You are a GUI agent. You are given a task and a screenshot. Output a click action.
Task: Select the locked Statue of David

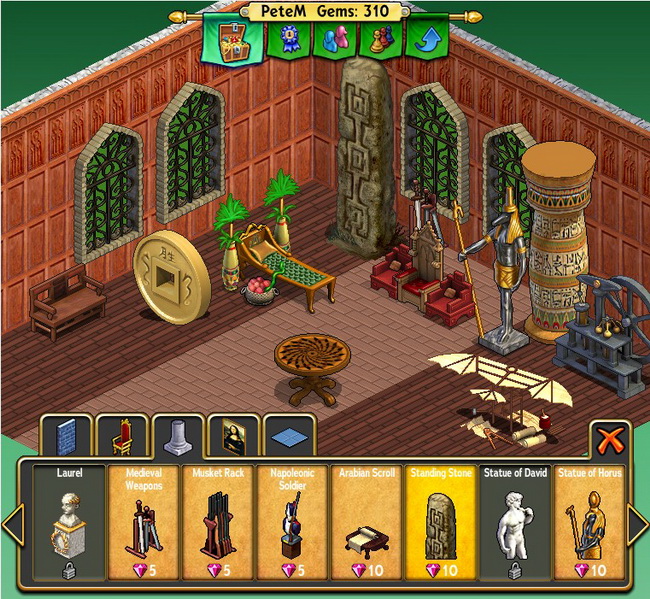point(512,521)
